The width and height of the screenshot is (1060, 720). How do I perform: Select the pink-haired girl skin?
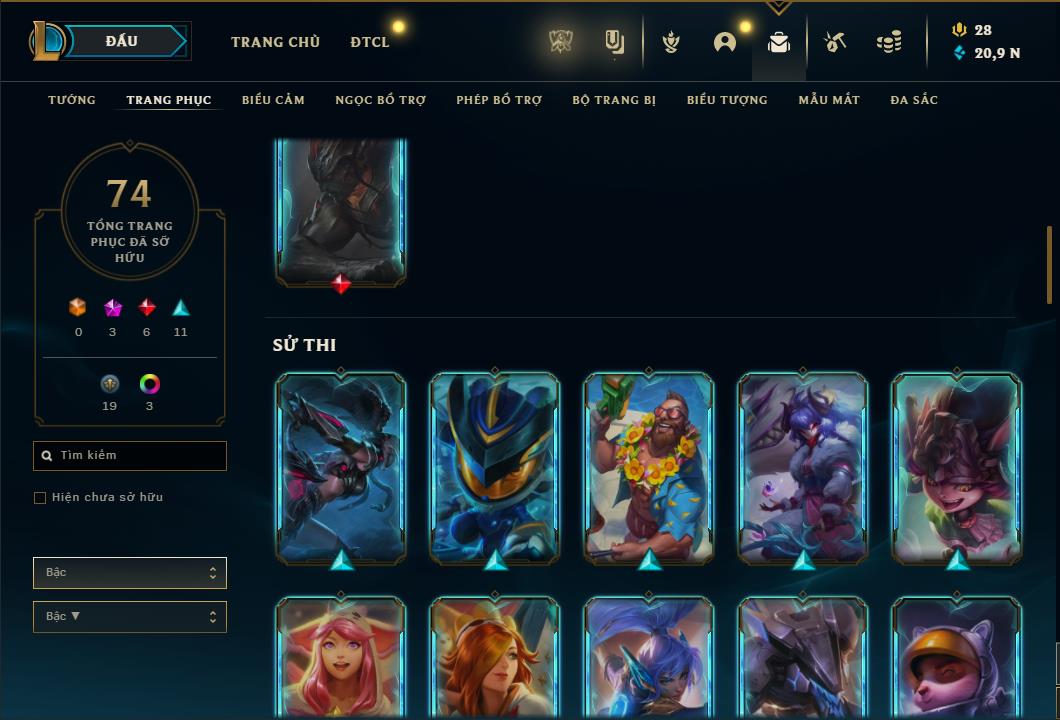(x=341, y=658)
